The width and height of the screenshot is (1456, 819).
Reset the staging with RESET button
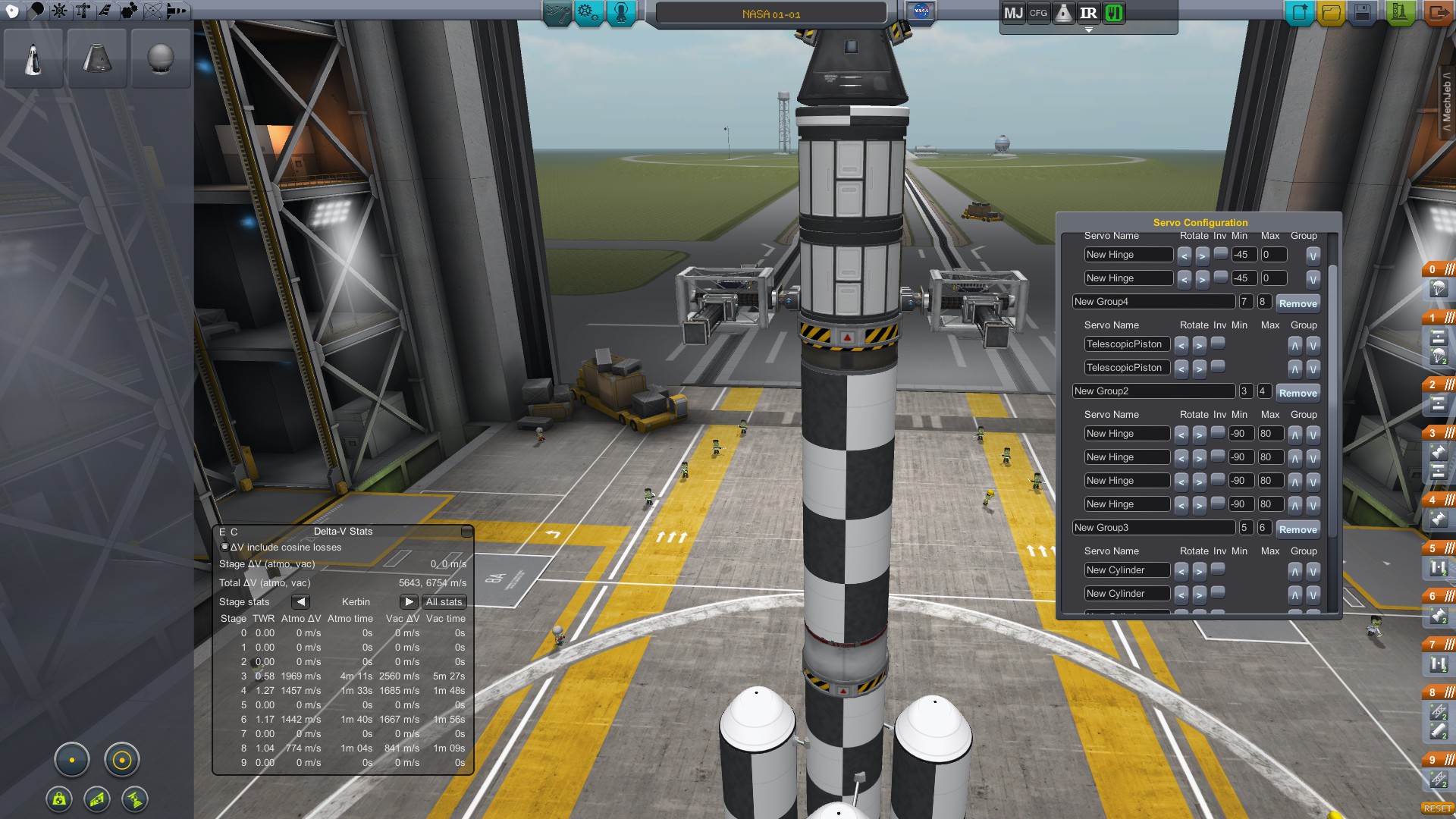click(x=1437, y=808)
